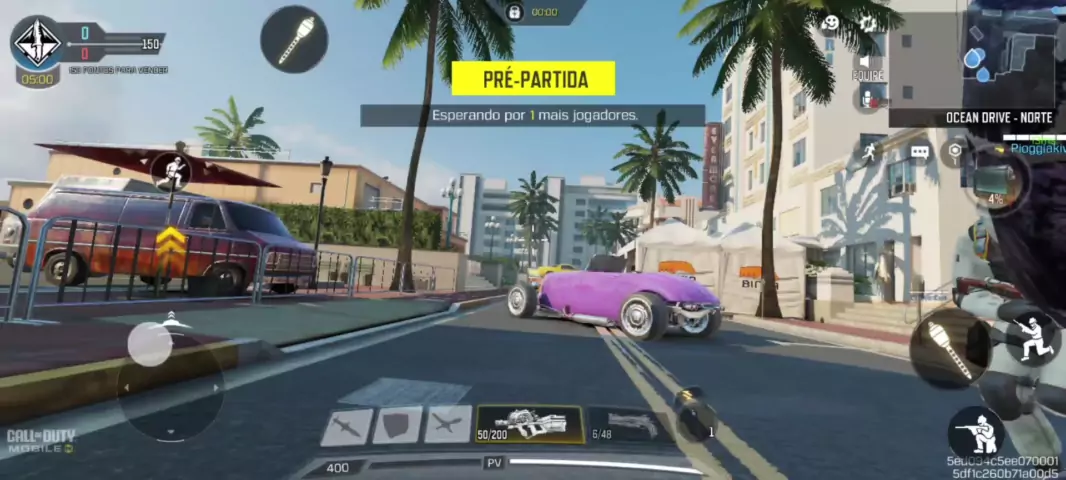Viewport: 1066px width, 480px height.
Task: Tap the jump or slide soldier button
Action: 1032,338
